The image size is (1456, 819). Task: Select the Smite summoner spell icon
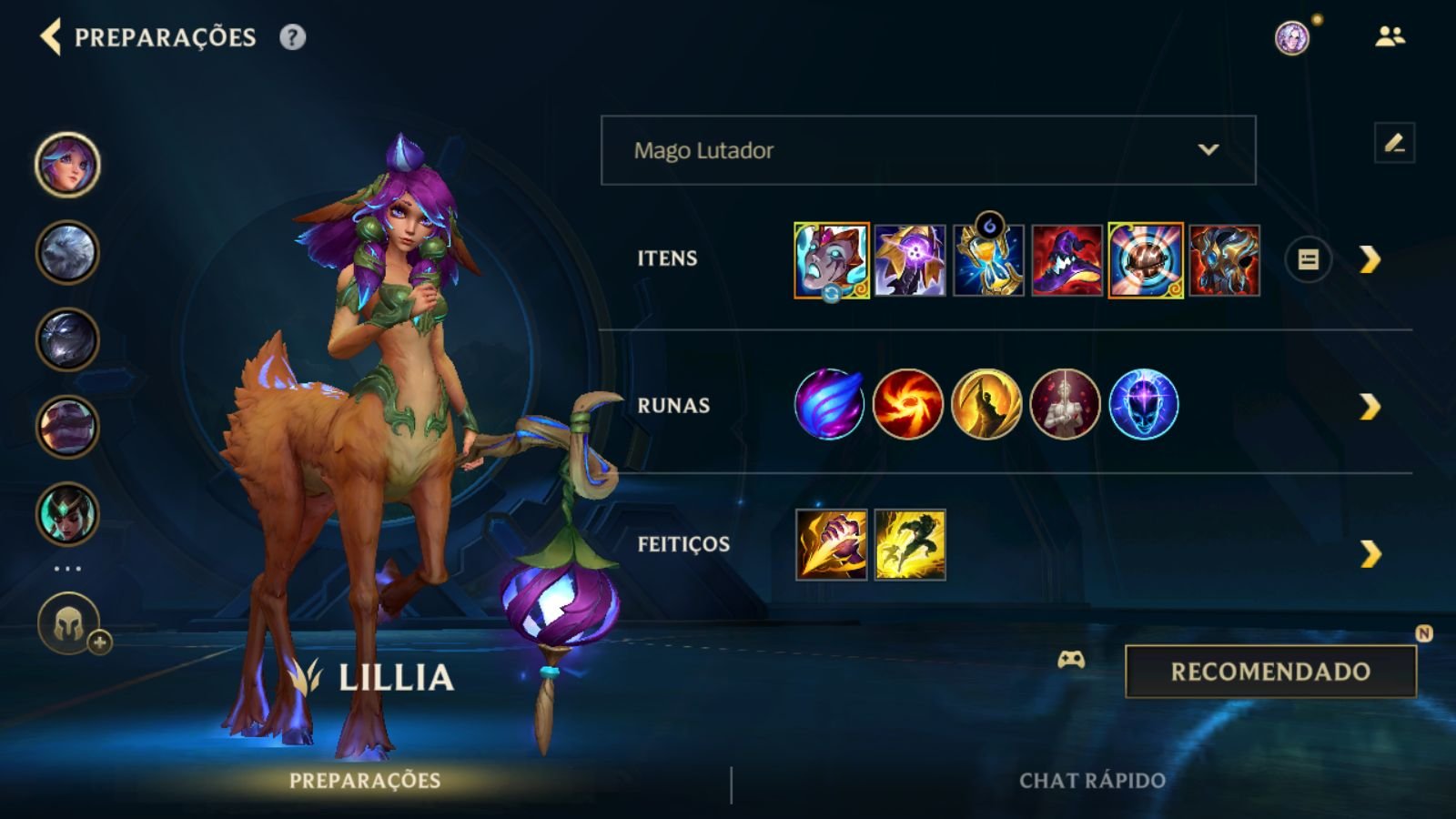[831, 545]
